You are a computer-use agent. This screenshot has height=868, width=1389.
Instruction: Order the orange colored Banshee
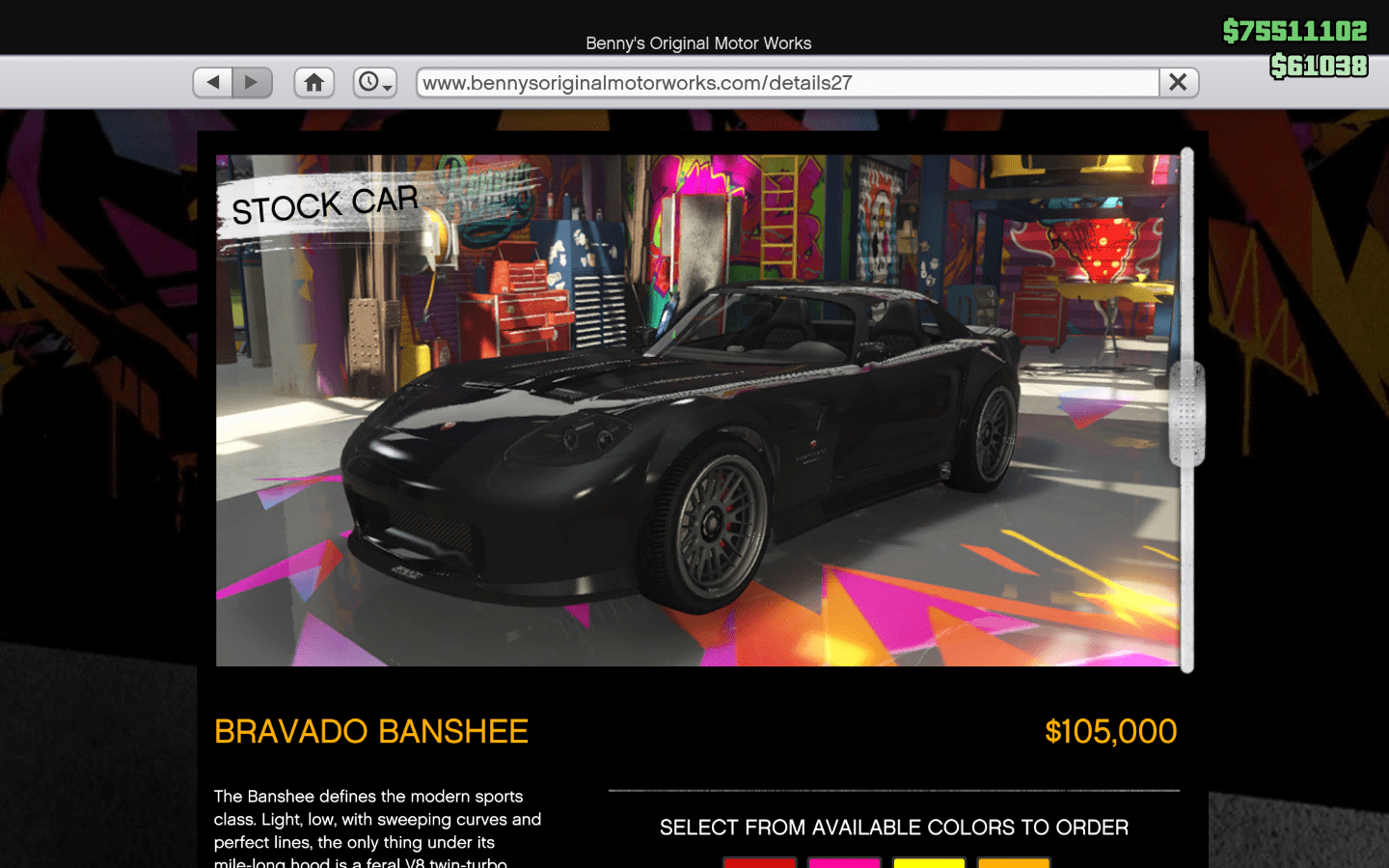[x=1014, y=863]
